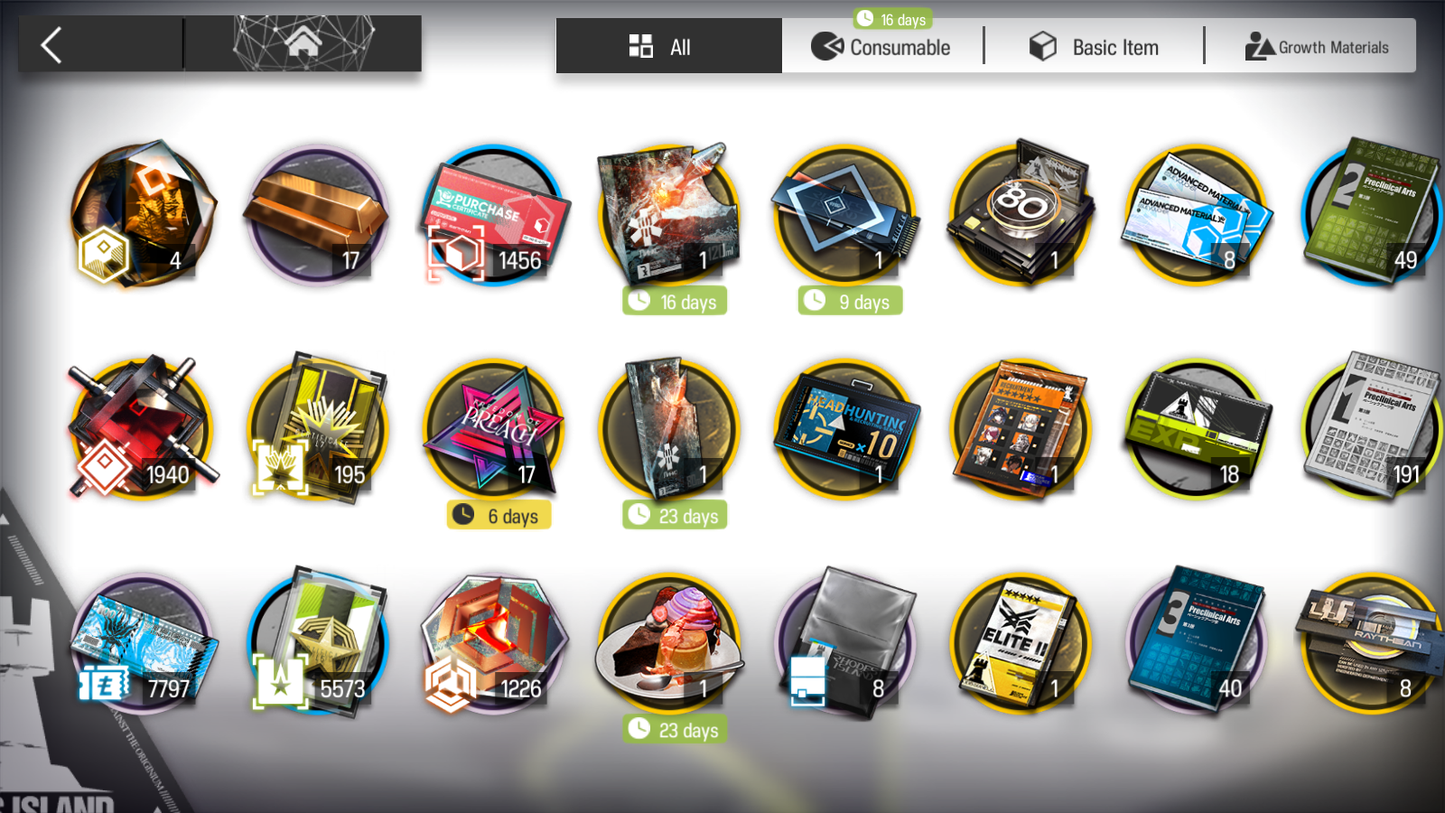Return to the home screen
The height and width of the screenshot is (813, 1445).
(303, 44)
